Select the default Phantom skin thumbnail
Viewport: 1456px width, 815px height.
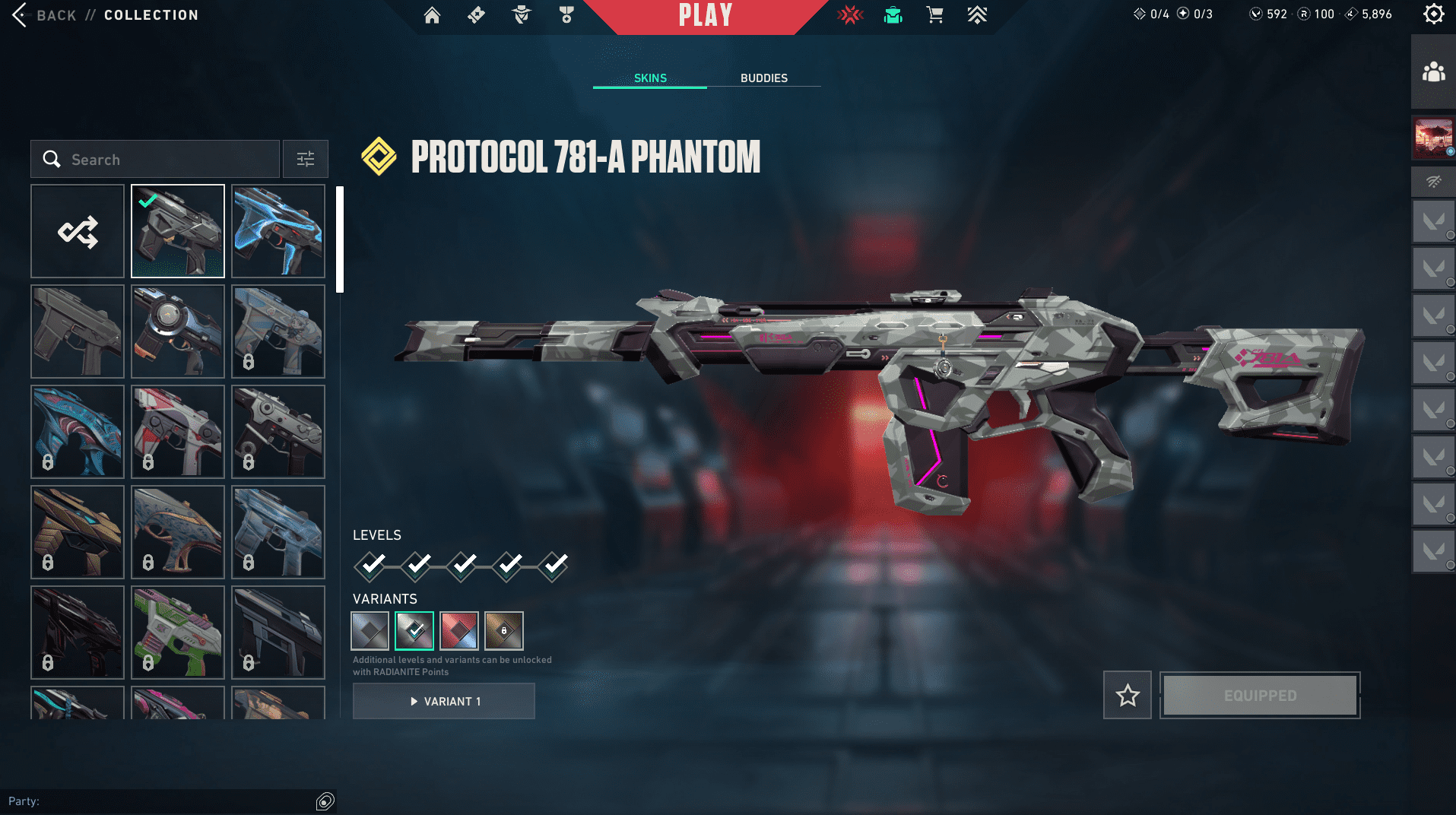click(x=78, y=331)
